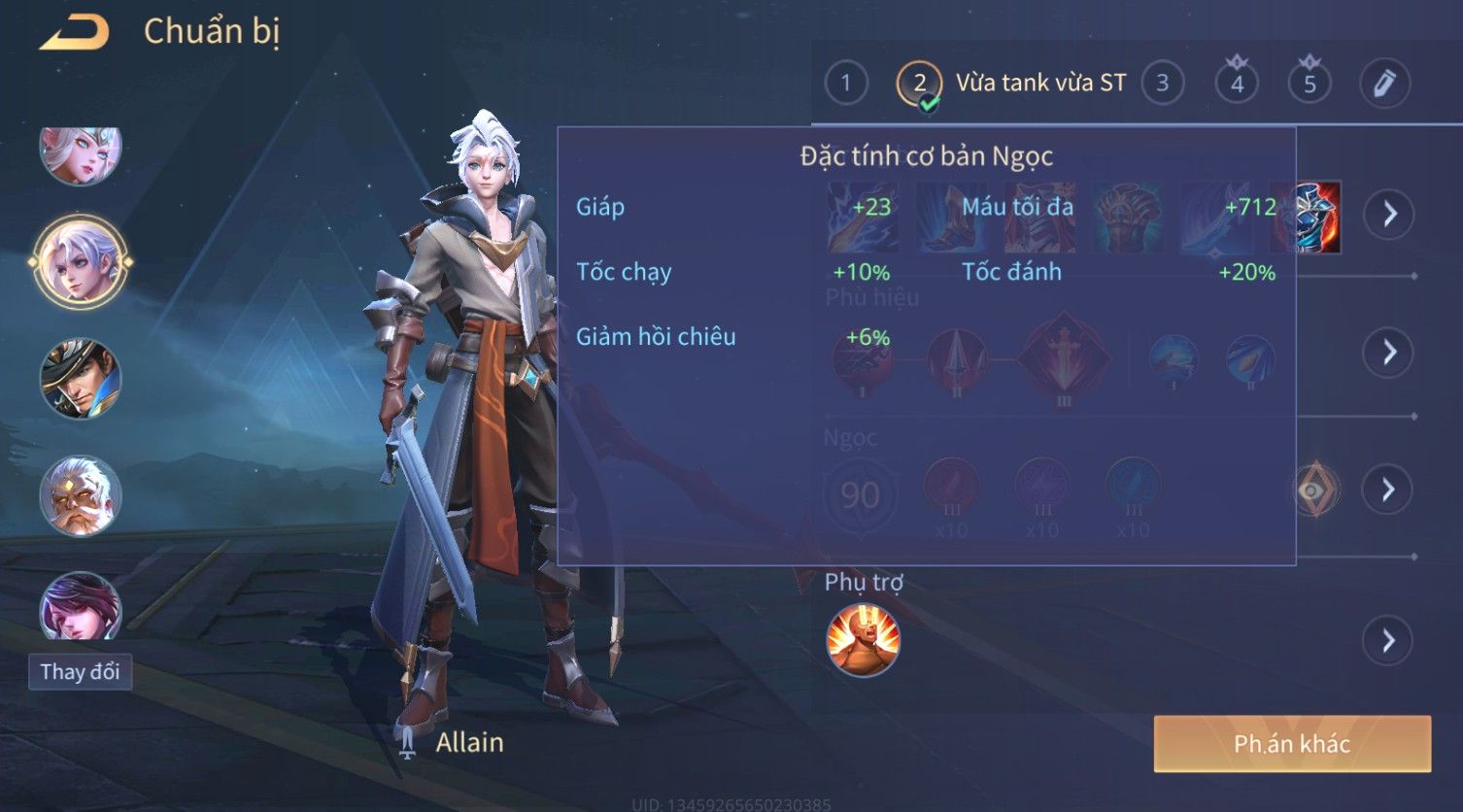Click the Phản khác button

tap(1292, 744)
